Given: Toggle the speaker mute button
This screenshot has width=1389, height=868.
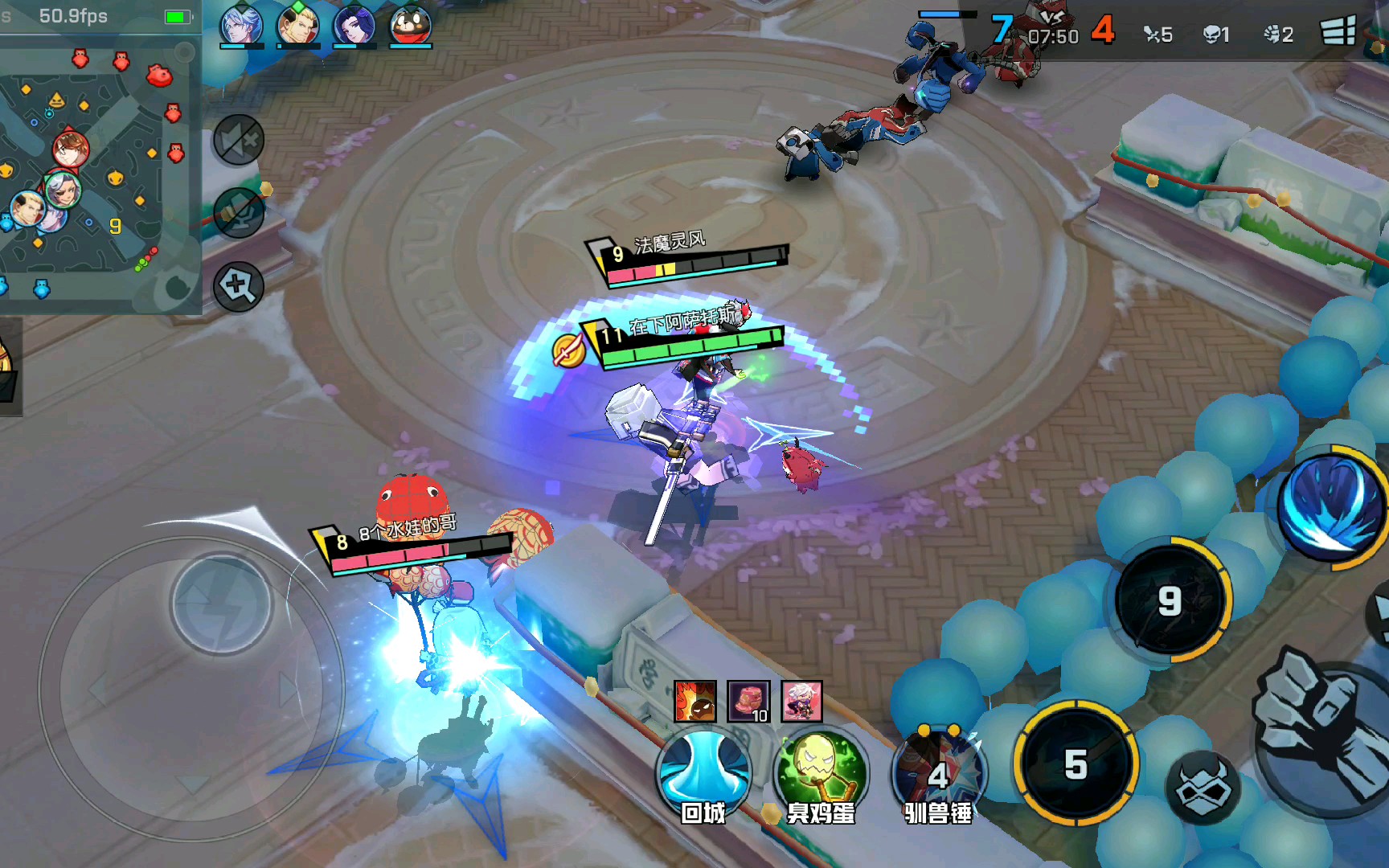Looking at the screenshot, I should tap(239, 140).
